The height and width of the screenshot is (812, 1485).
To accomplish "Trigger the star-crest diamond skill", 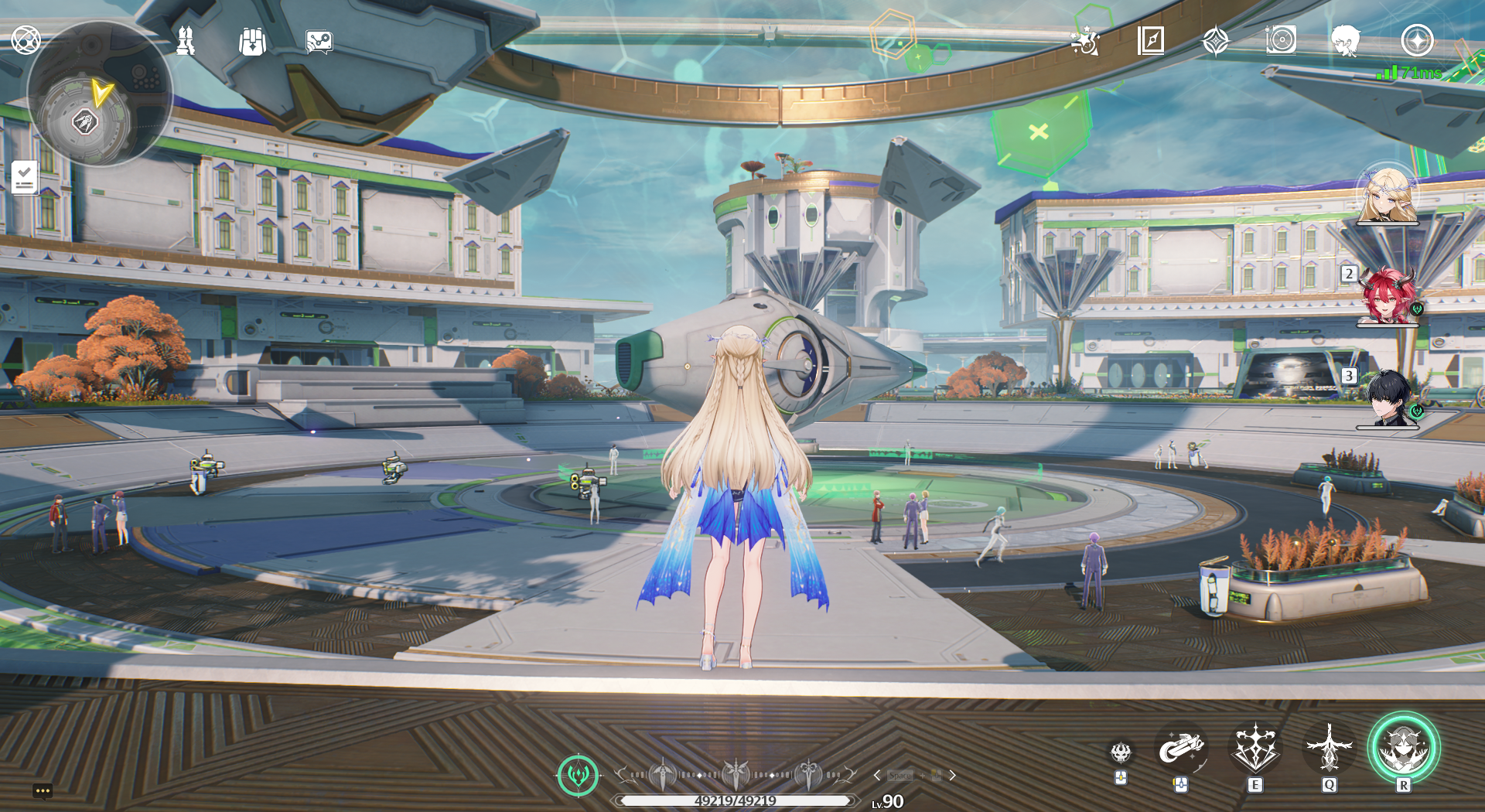I will click(x=1255, y=748).
